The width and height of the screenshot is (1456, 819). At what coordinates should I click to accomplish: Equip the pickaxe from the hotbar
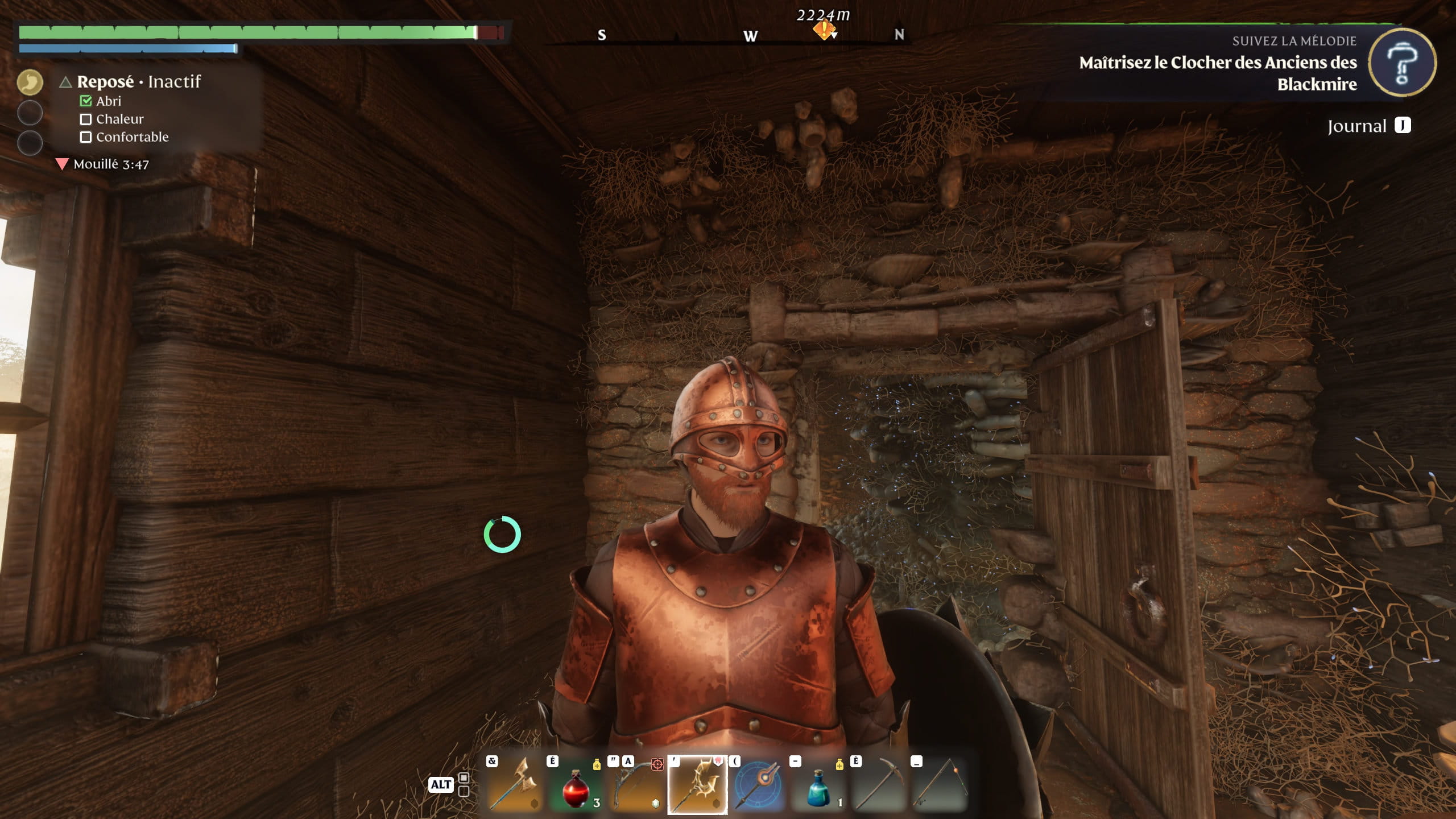(x=879, y=785)
